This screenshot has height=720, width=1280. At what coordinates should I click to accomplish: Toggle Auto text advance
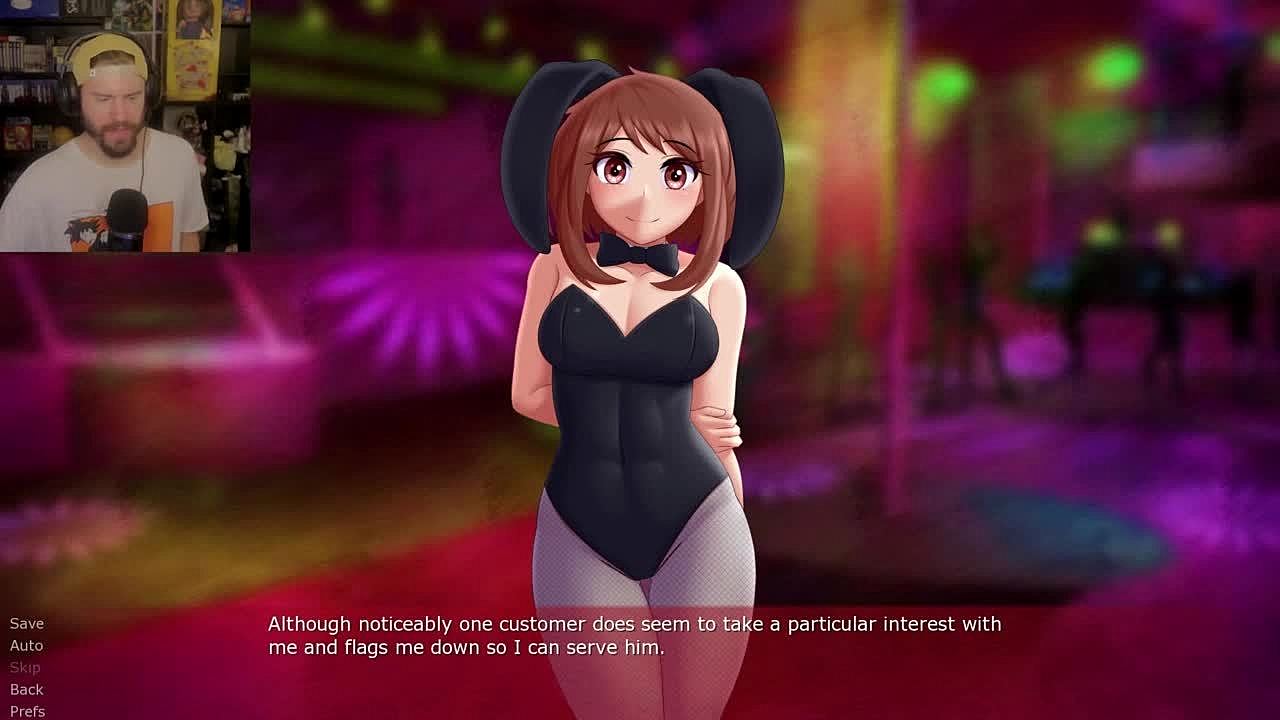tap(27, 645)
